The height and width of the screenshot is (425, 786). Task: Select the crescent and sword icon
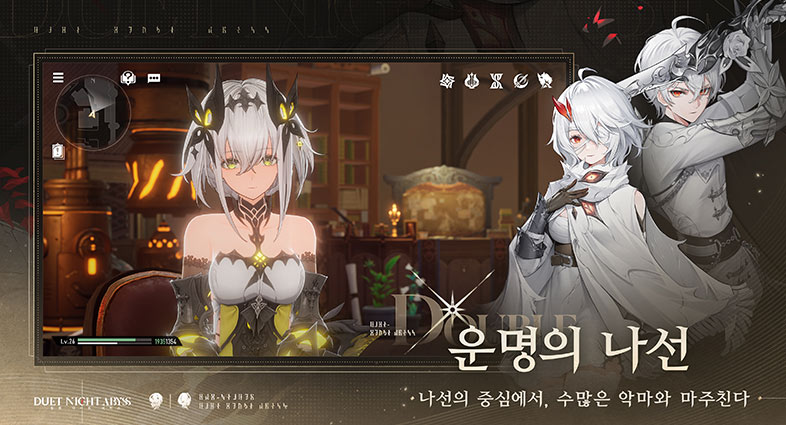521,80
